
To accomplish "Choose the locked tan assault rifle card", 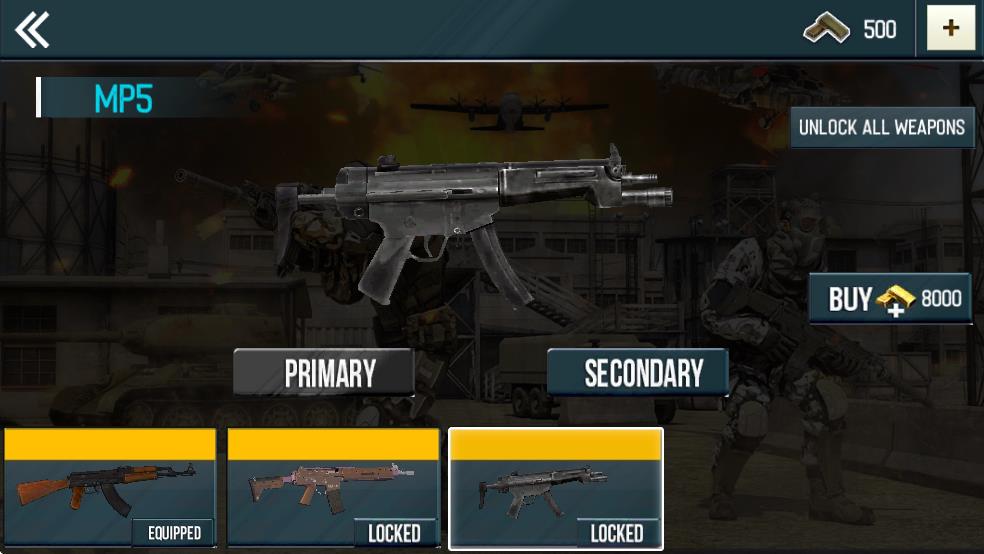I will [333, 488].
